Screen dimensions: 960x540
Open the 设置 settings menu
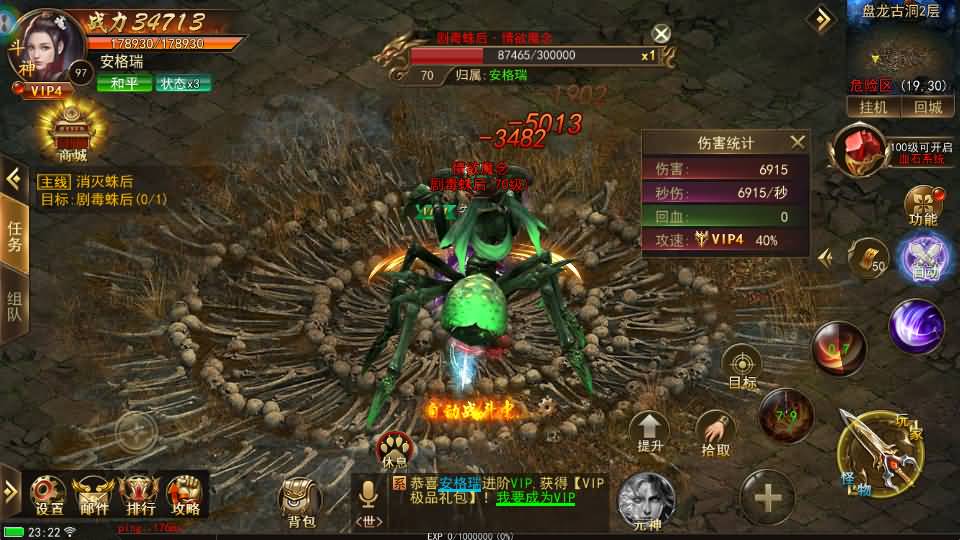(x=49, y=493)
